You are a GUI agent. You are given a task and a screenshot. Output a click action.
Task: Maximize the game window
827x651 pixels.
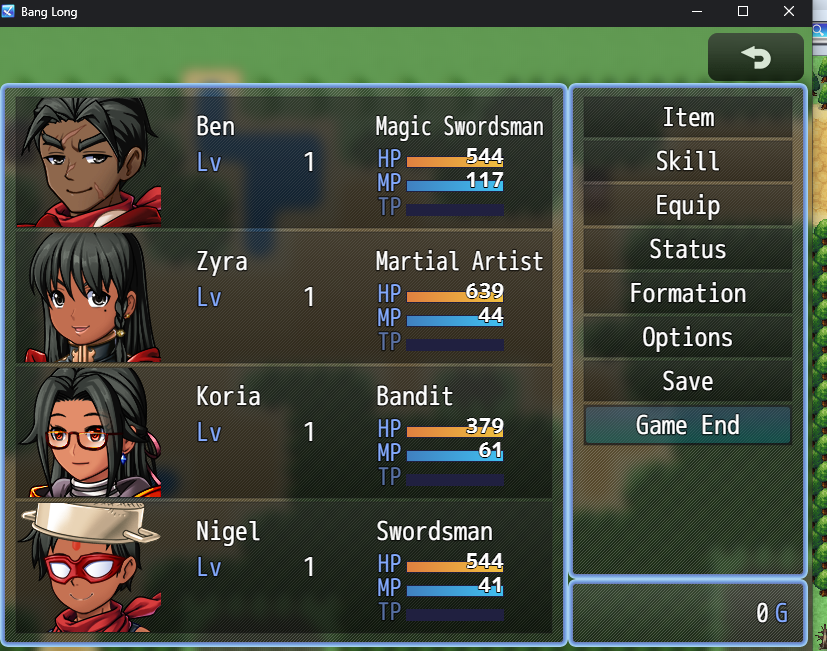click(743, 12)
